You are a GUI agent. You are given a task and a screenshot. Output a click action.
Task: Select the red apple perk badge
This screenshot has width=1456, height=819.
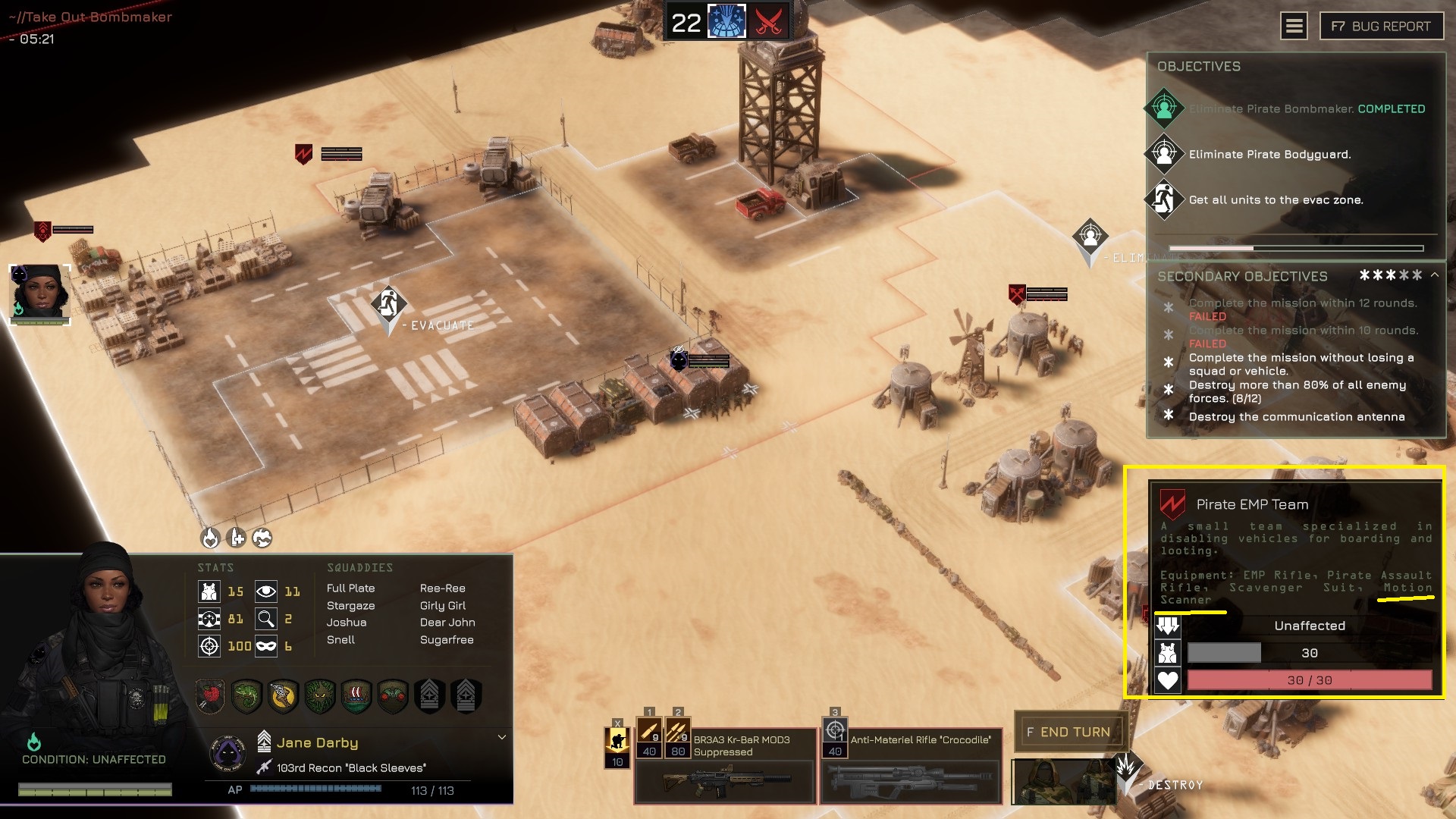click(210, 695)
